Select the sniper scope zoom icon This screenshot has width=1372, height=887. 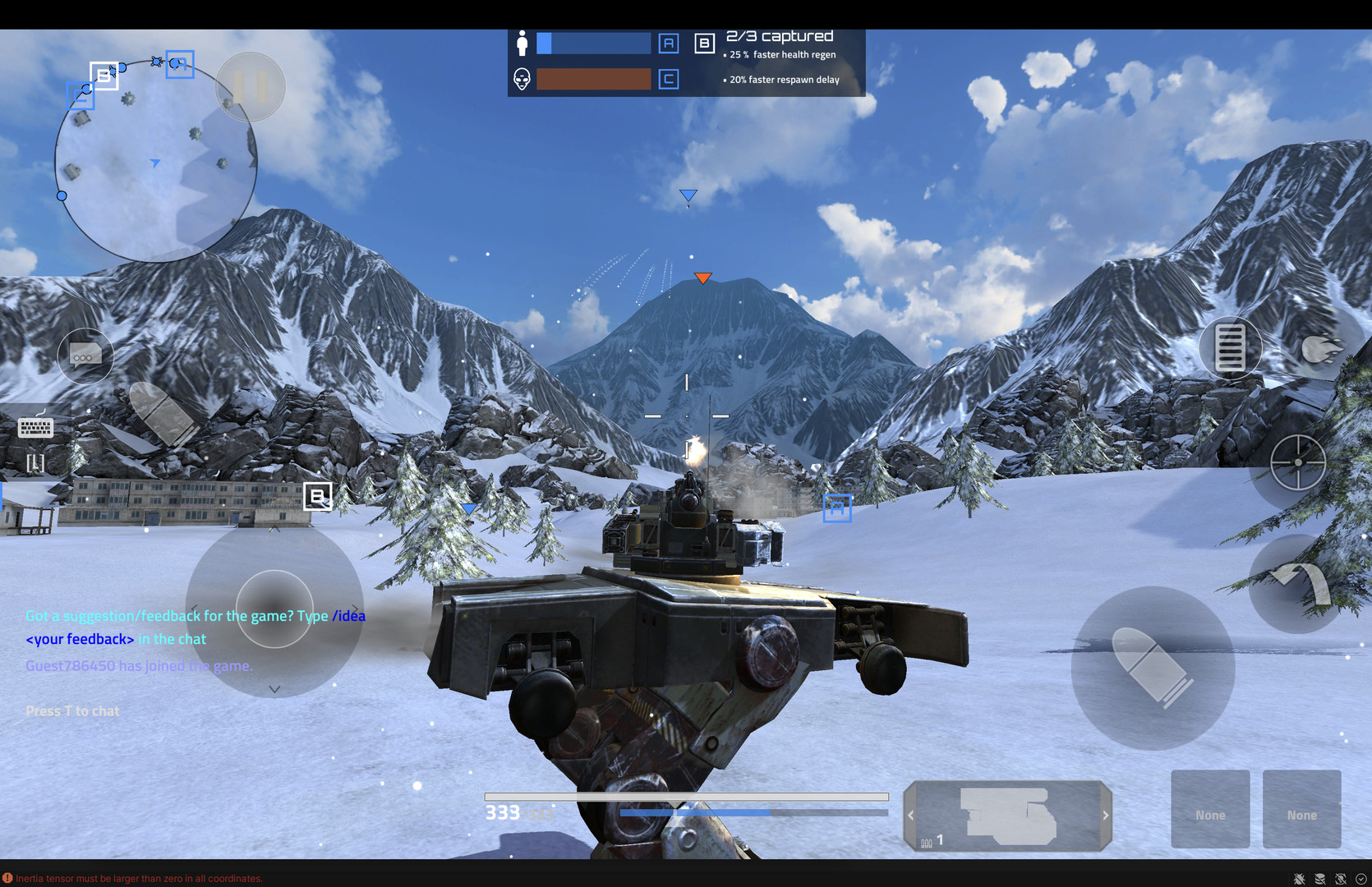coord(1298,463)
